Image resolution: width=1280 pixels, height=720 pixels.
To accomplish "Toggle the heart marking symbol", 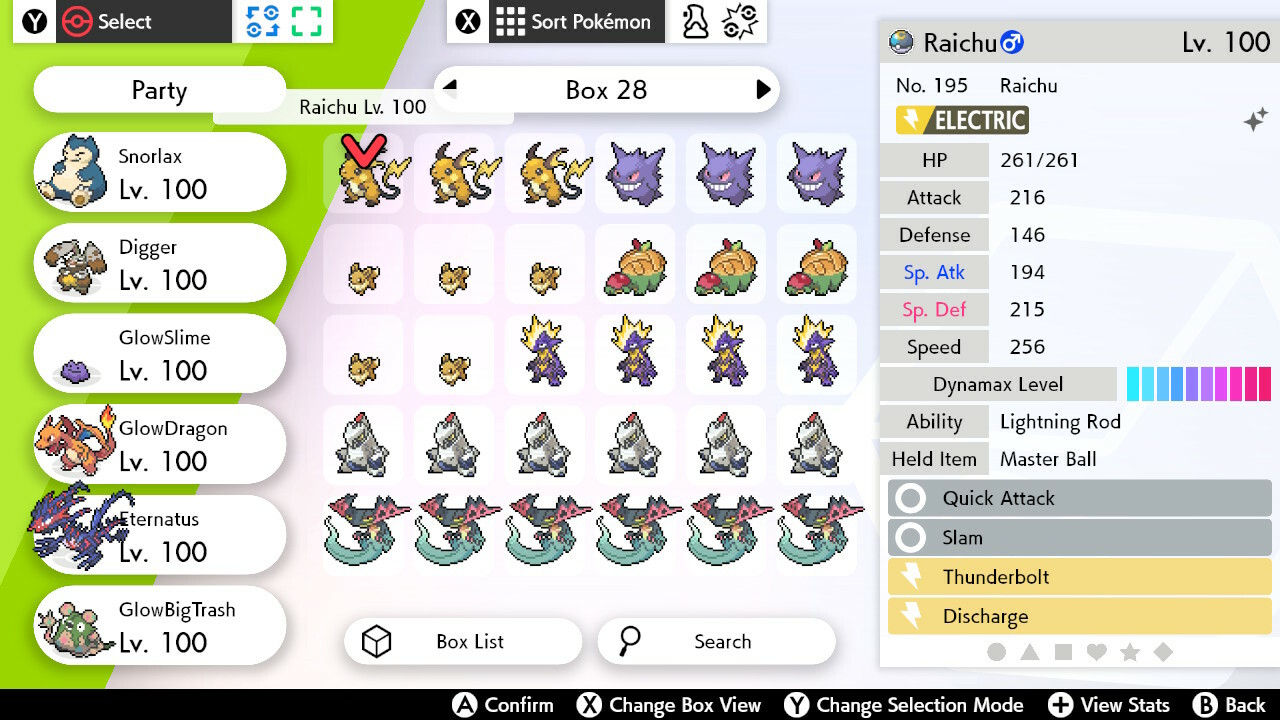I will pyautogui.click(x=1096, y=652).
